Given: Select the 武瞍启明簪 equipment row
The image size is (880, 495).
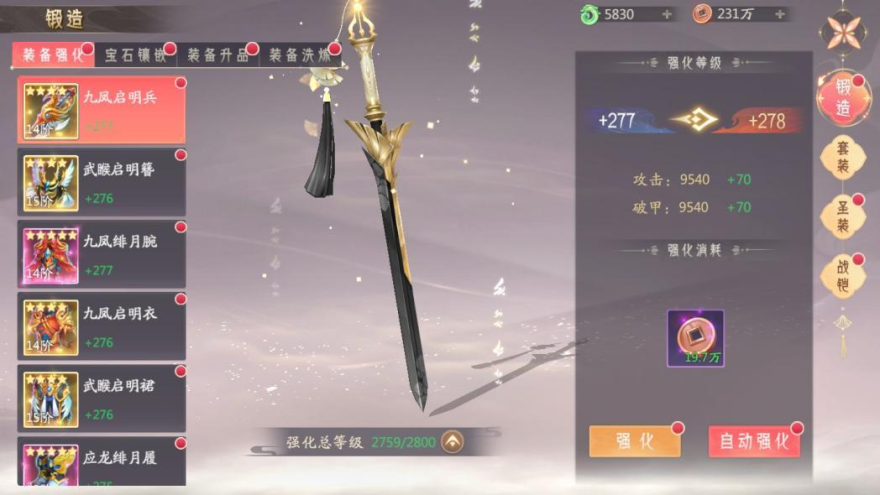Looking at the screenshot, I should pyautogui.click(x=102, y=182).
